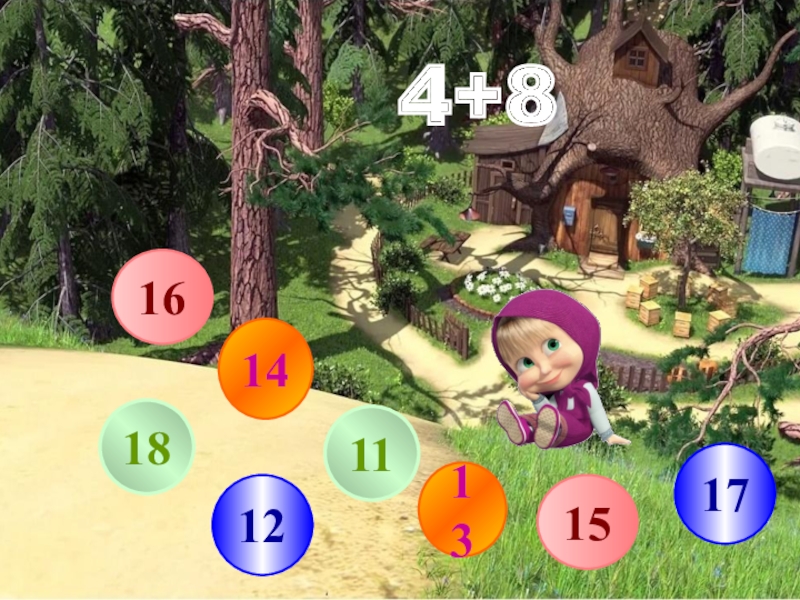This screenshot has width=800, height=600.
Task: Pick the green ball labeled 18
Action: point(147,447)
